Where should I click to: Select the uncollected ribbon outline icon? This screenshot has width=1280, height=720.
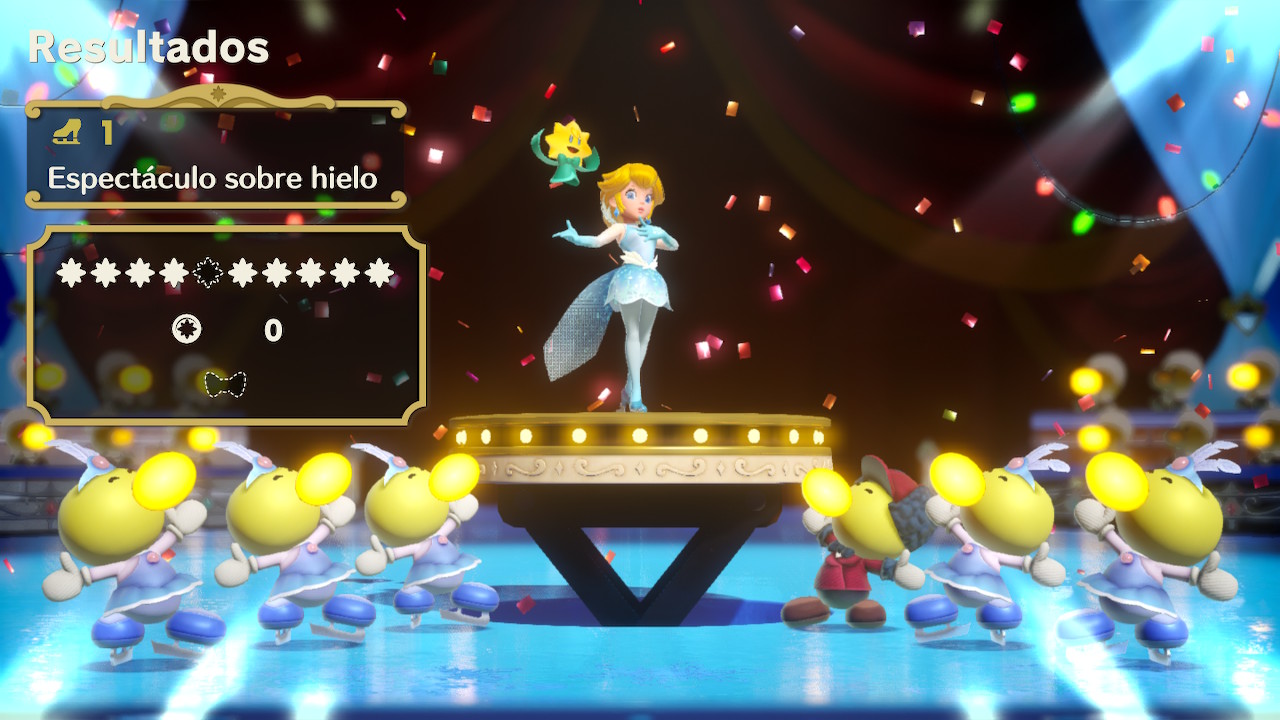tap(225, 384)
